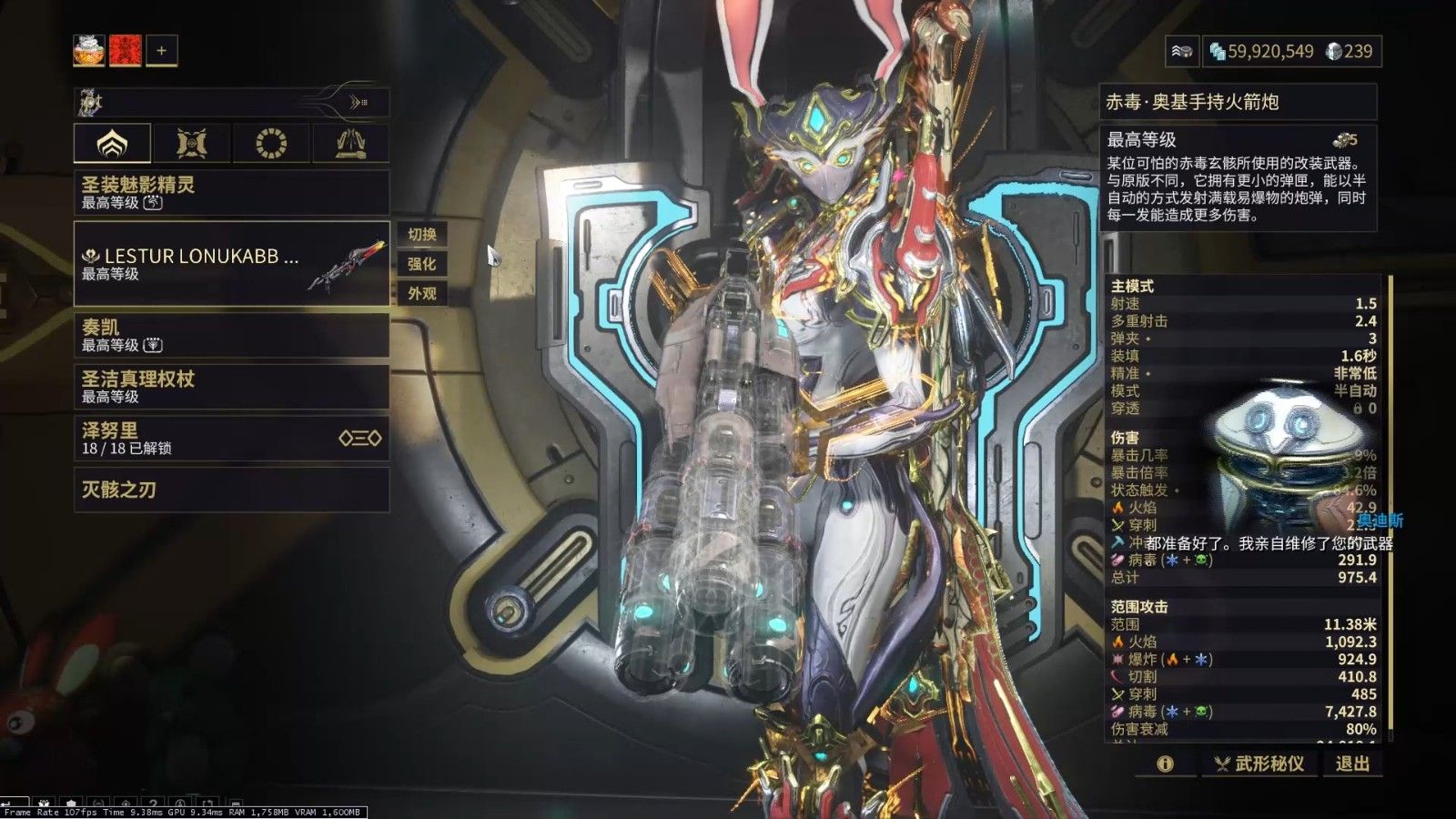Add a new loadout with the plus button
Screen dimensions: 1456x819
[161, 51]
